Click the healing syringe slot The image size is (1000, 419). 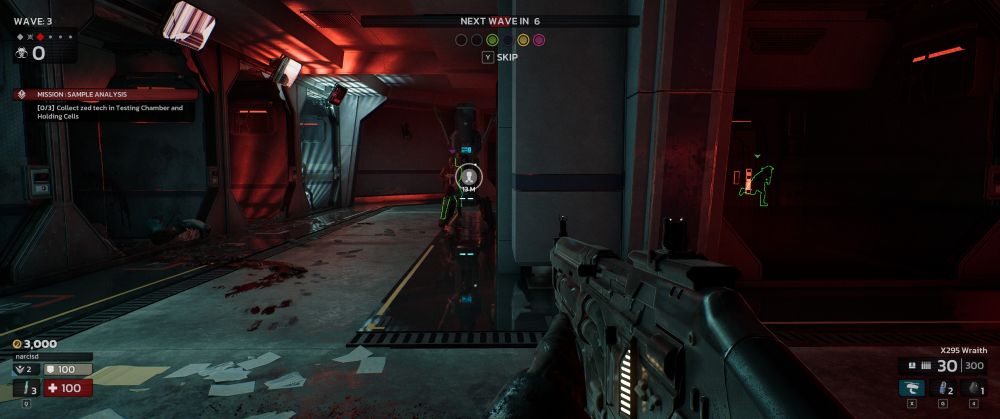(x=23, y=388)
